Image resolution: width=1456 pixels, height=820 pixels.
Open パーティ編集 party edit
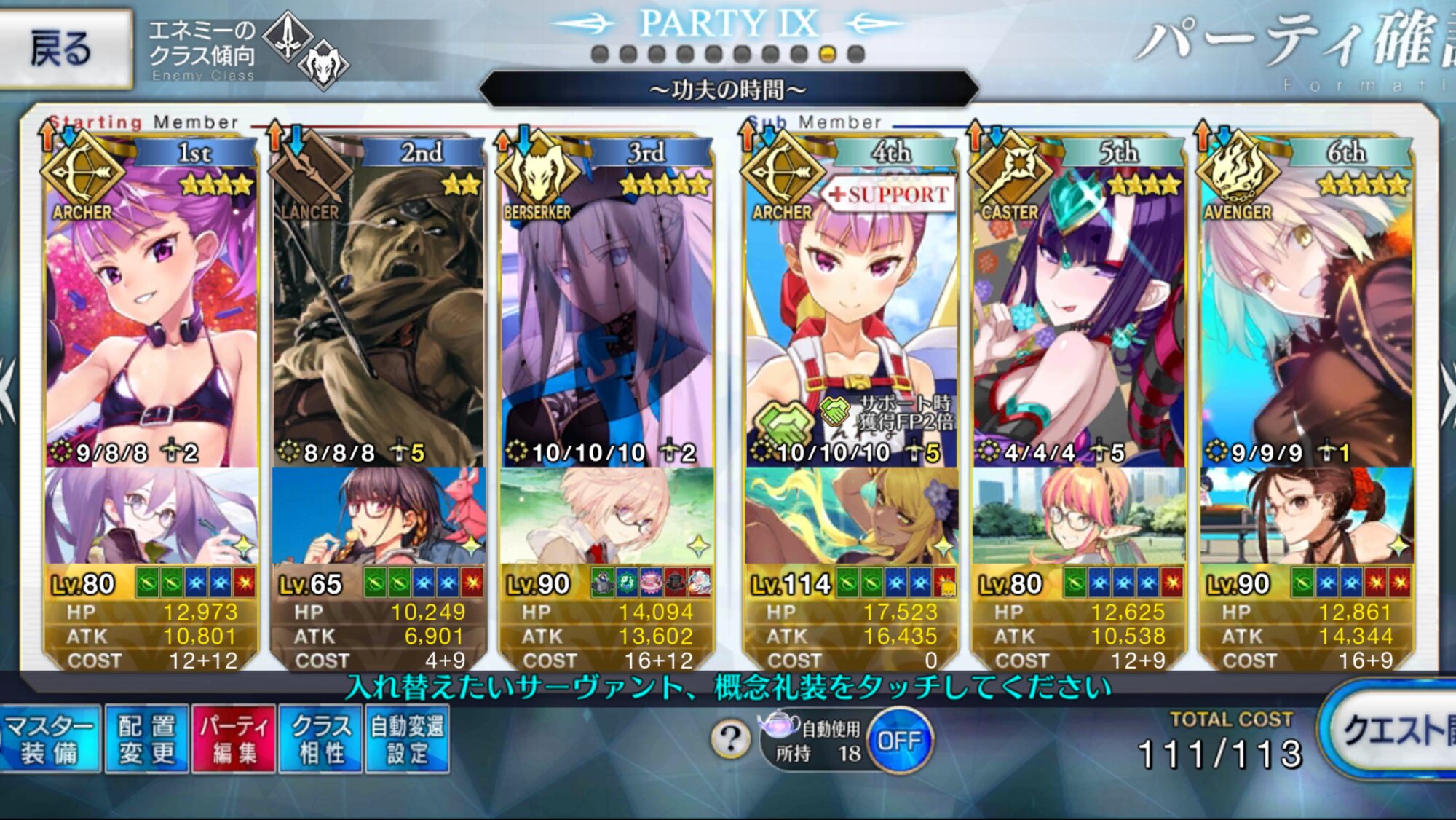click(234, 739)
